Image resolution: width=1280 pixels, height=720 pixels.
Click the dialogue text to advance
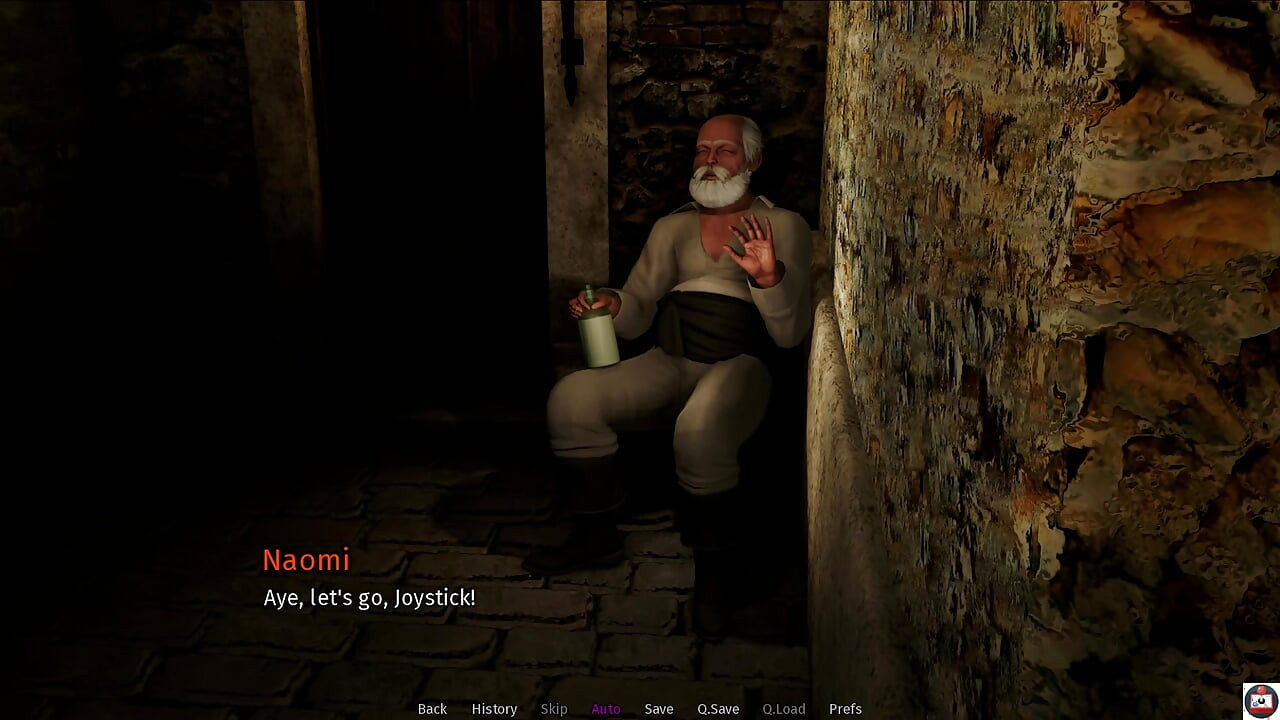tap(369, 598)
